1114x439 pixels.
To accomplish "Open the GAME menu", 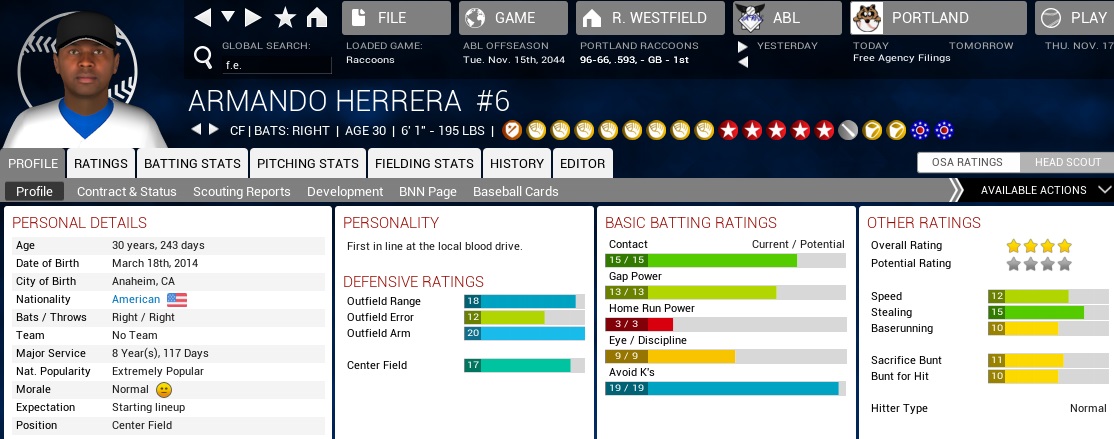I will 512,18.
